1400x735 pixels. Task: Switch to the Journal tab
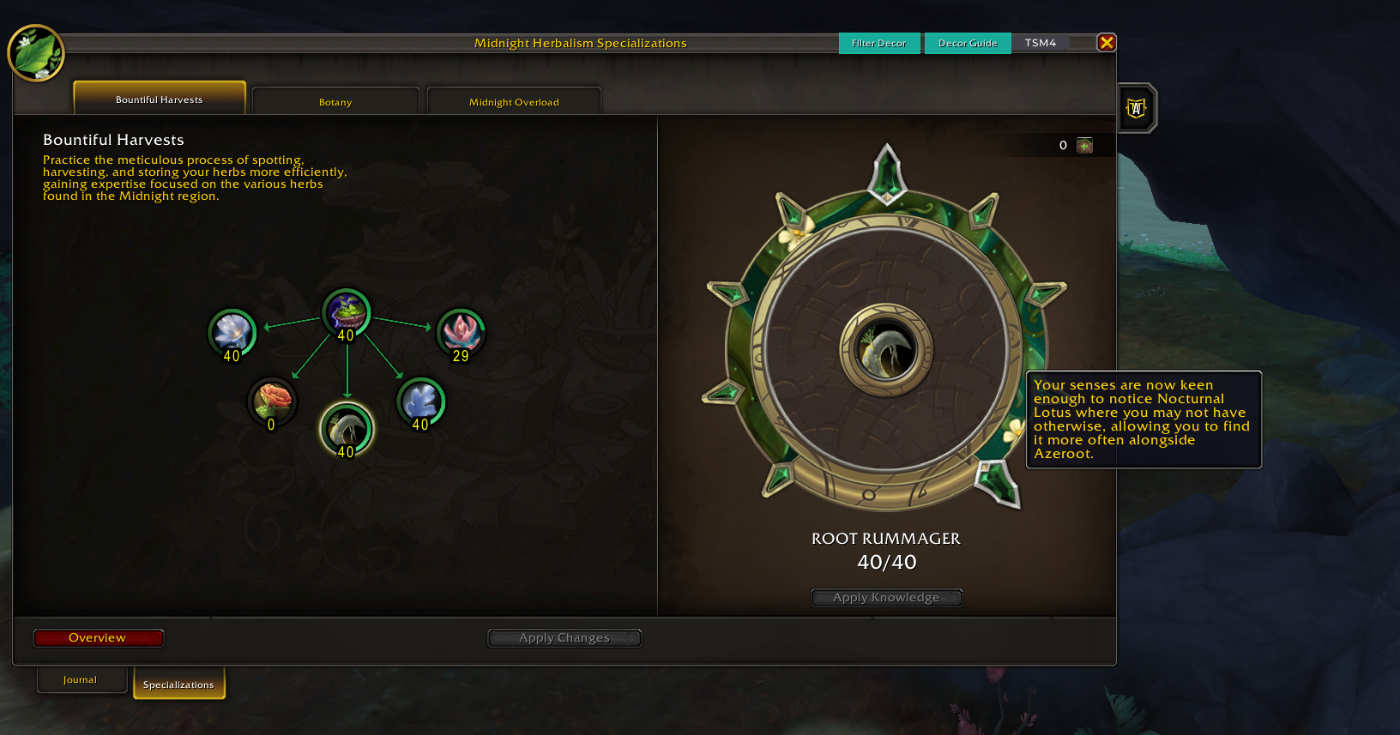(80, 680)
